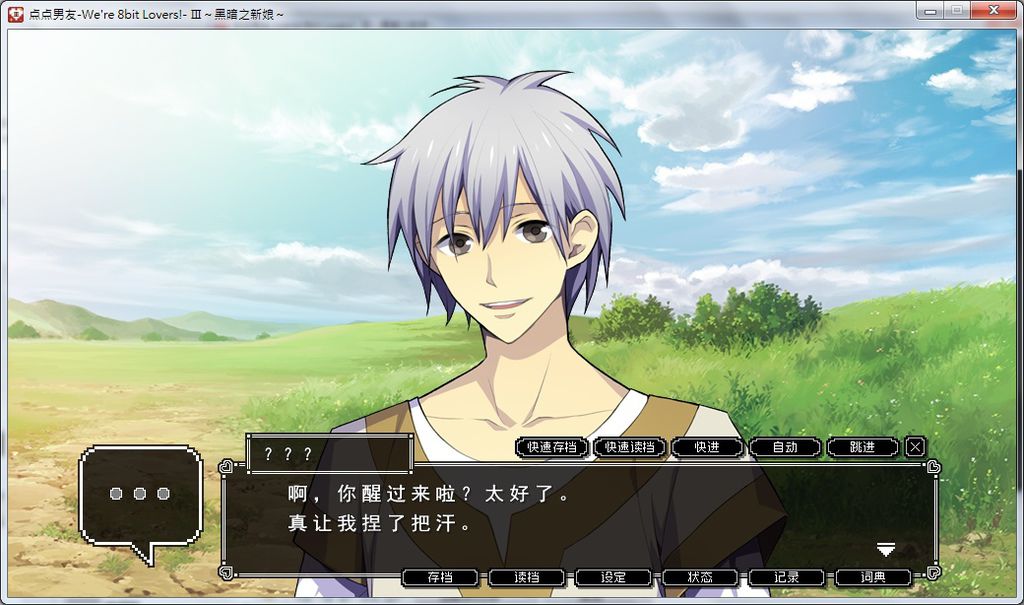This screenshot has width=1024, height=605.
Task: Hide the dialogue box with the X button
Action: (915, 447)
